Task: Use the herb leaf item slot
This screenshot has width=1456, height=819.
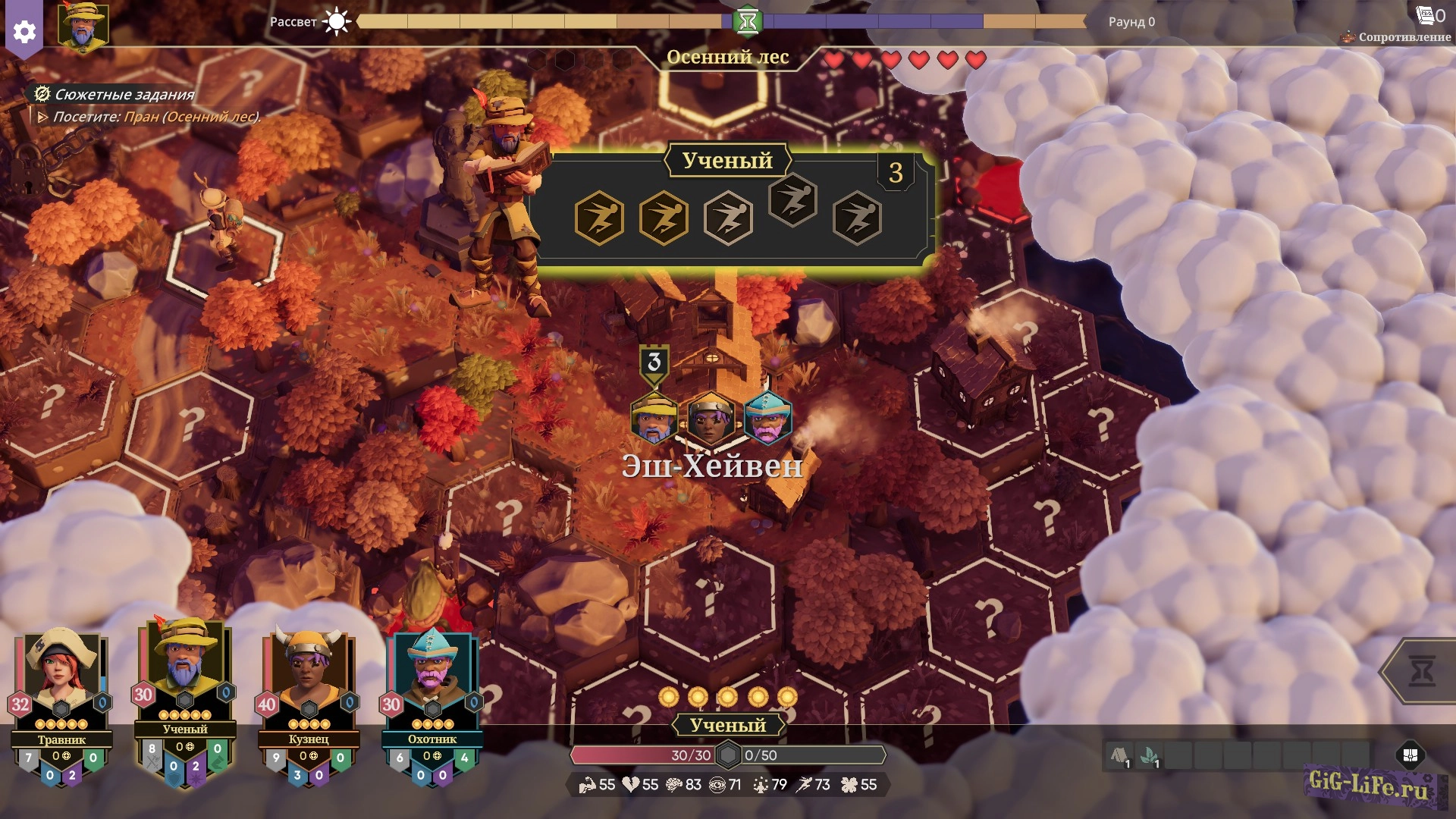Action: coord(1149,756)
